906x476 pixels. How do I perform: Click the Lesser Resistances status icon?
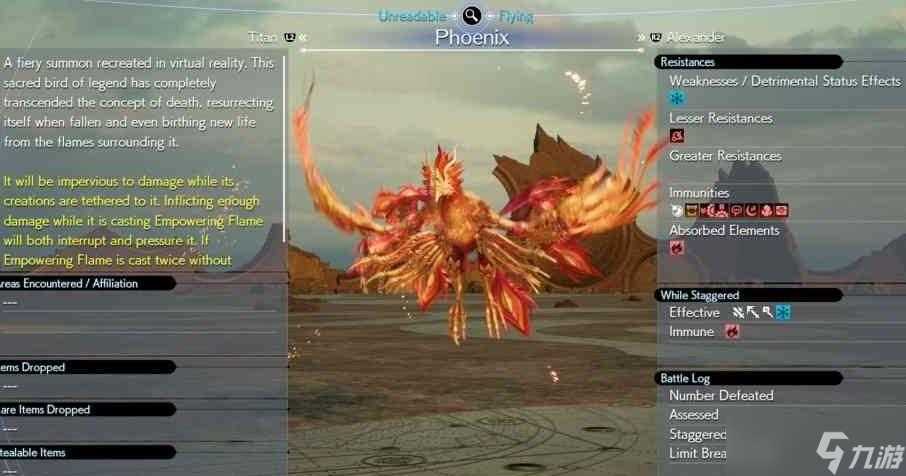[x=677, y=135]
